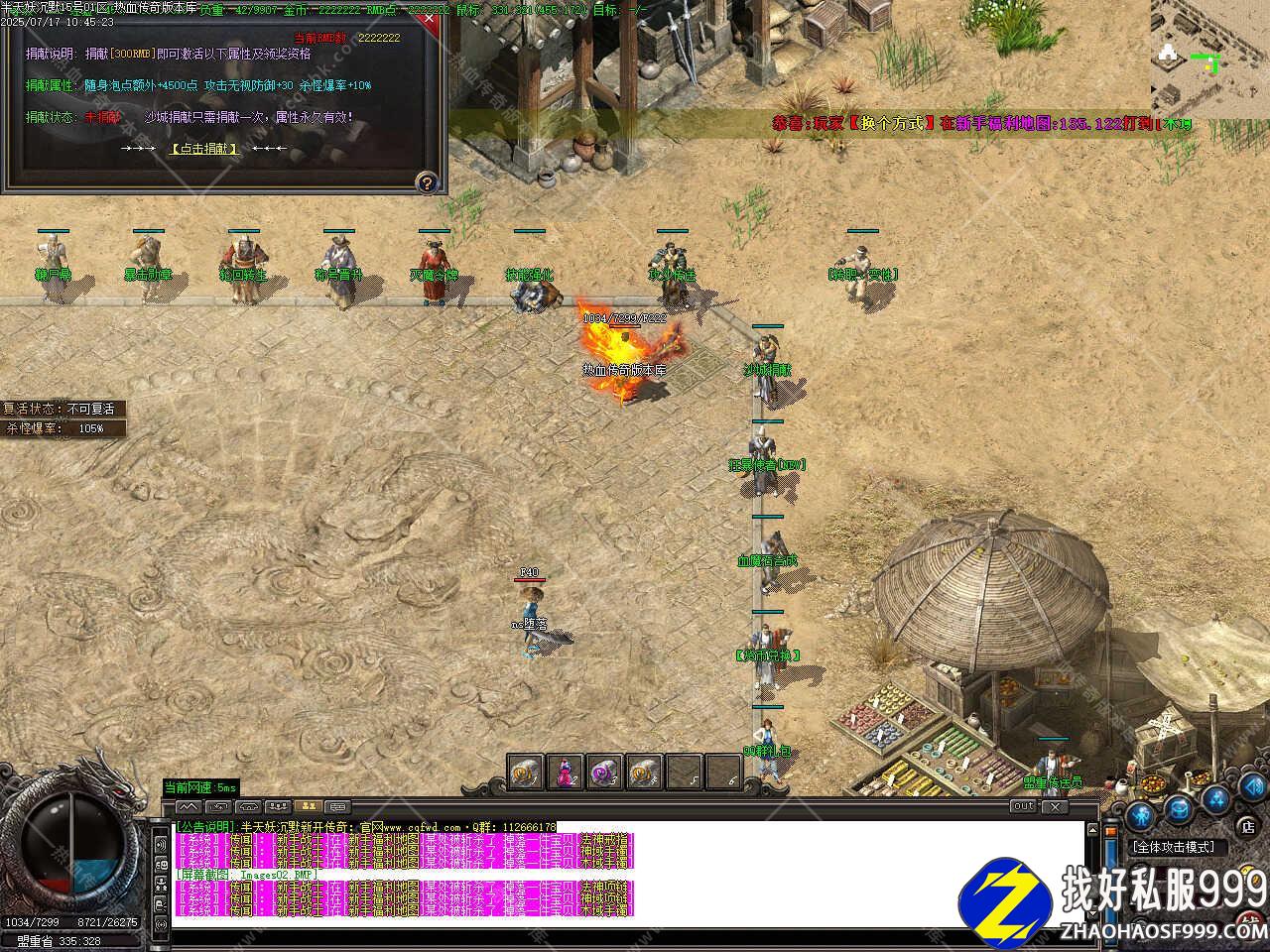
Task: Use the scroll in hotbar slot 4
Action: 643,772
